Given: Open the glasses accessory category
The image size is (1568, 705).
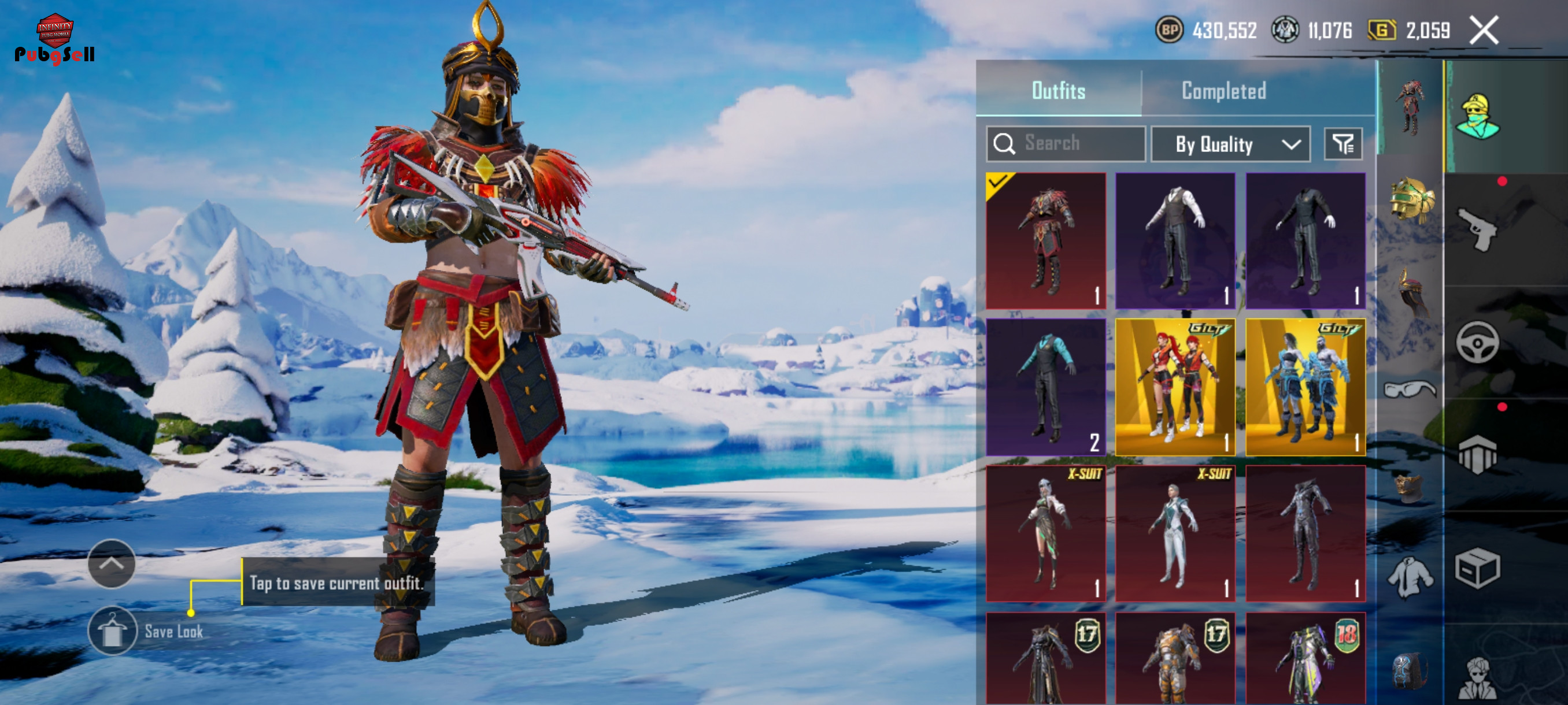Looking at the screenshot, I should pyautogui.click(x=1410, y=389).
